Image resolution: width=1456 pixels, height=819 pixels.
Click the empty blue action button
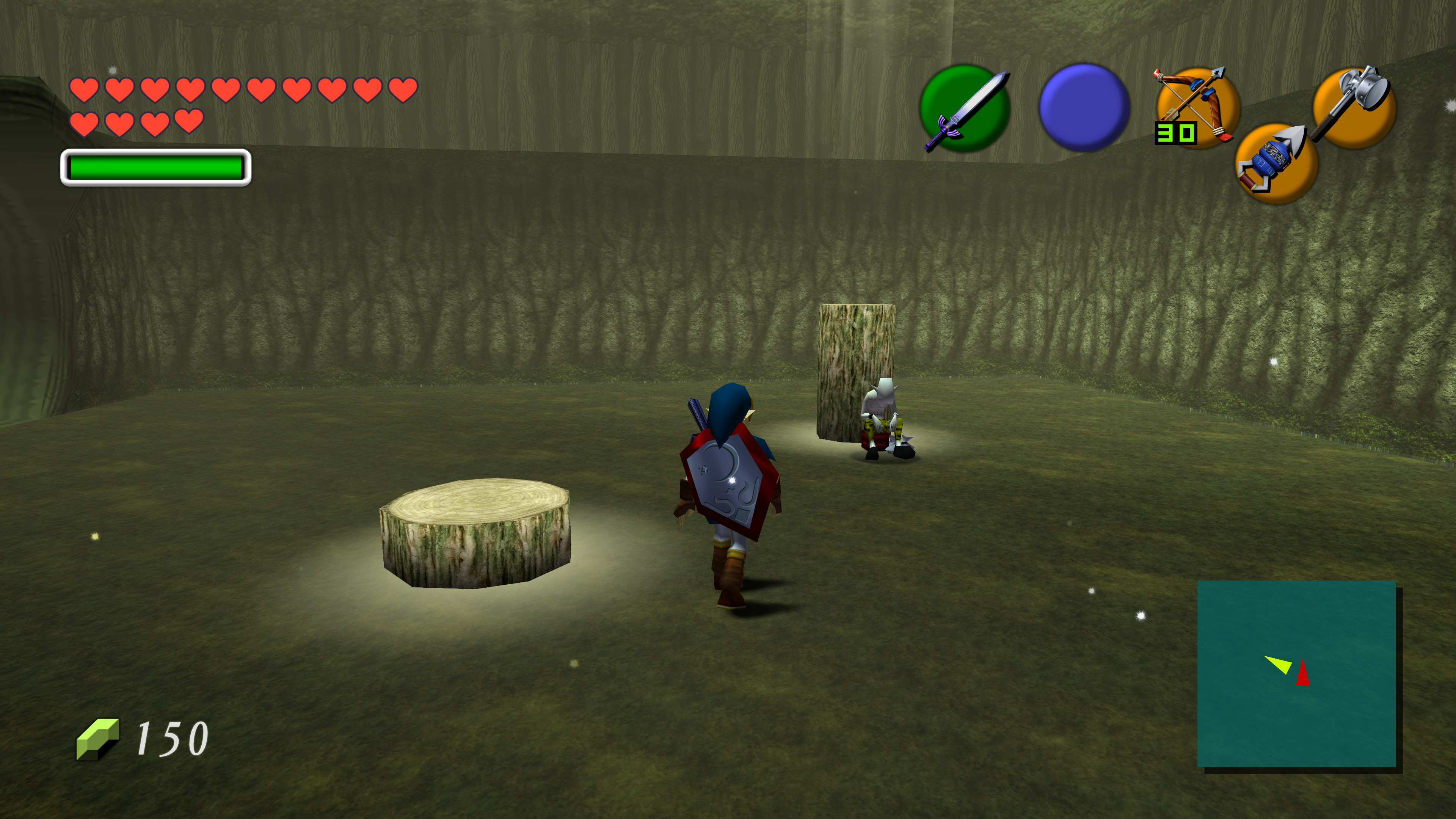[x=1084, y=107]
